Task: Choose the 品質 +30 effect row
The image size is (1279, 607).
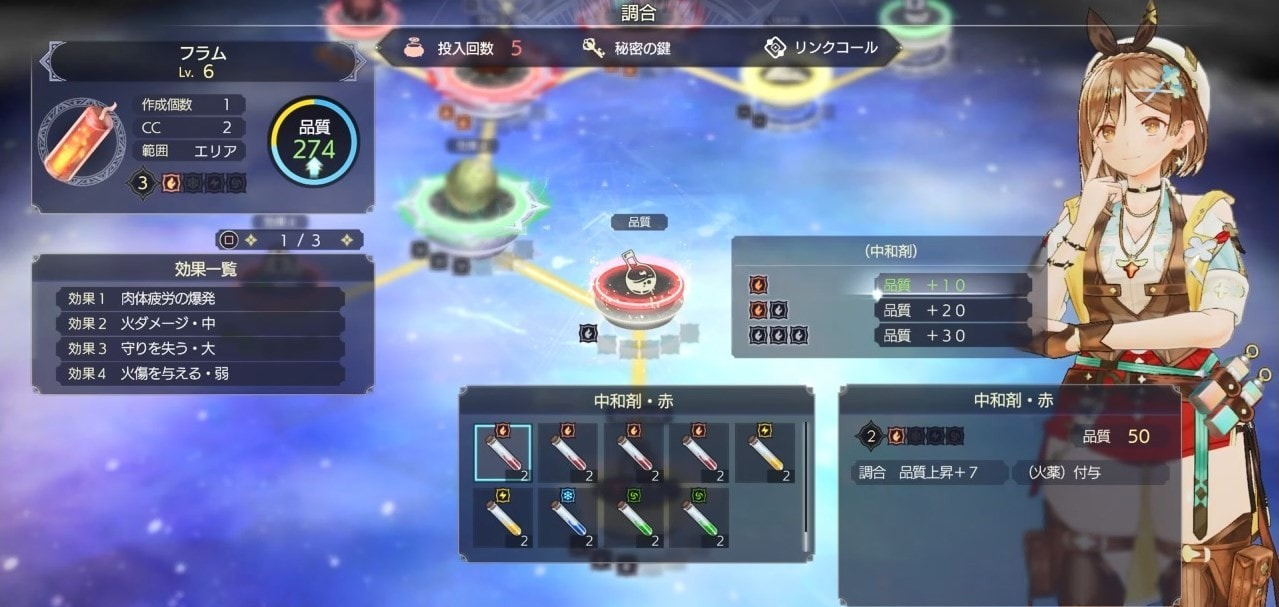Action: tap(951, 336)
